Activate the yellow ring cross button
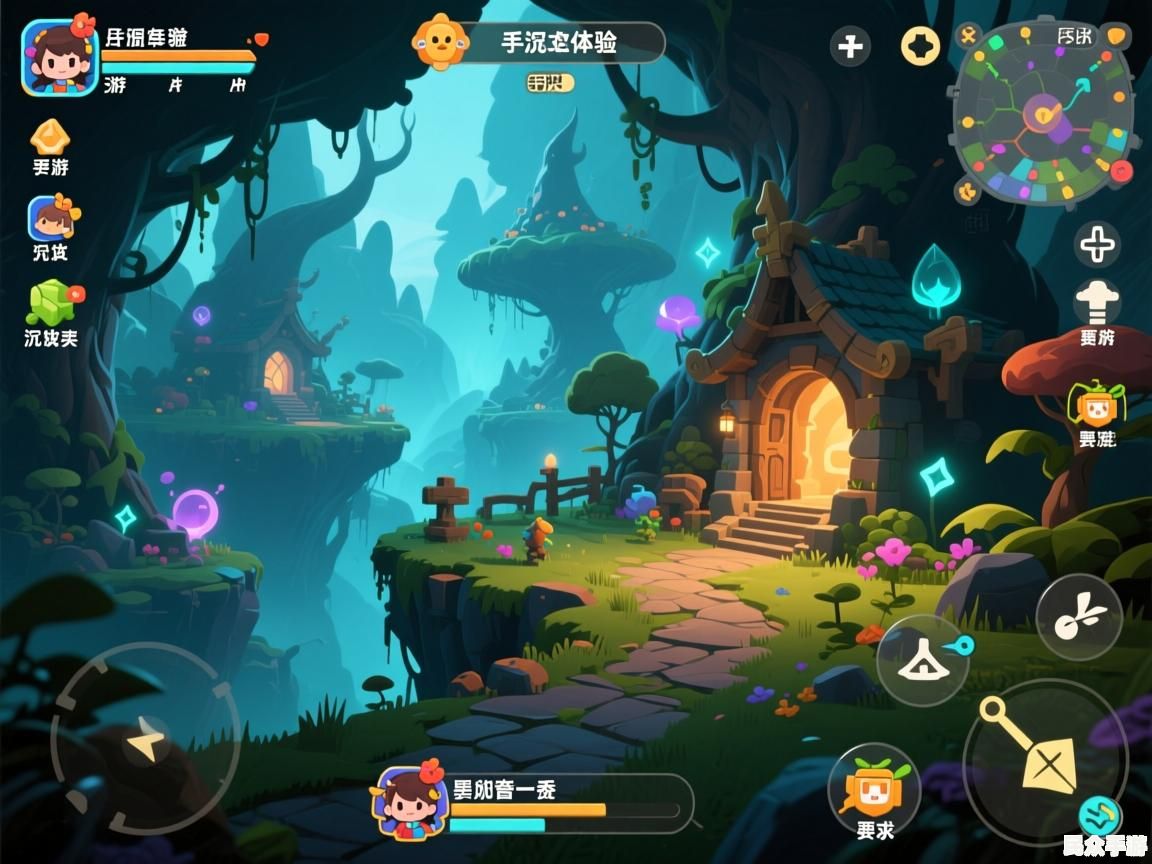The width and height of the screenshot is (1152, 864). coord(920,46)
